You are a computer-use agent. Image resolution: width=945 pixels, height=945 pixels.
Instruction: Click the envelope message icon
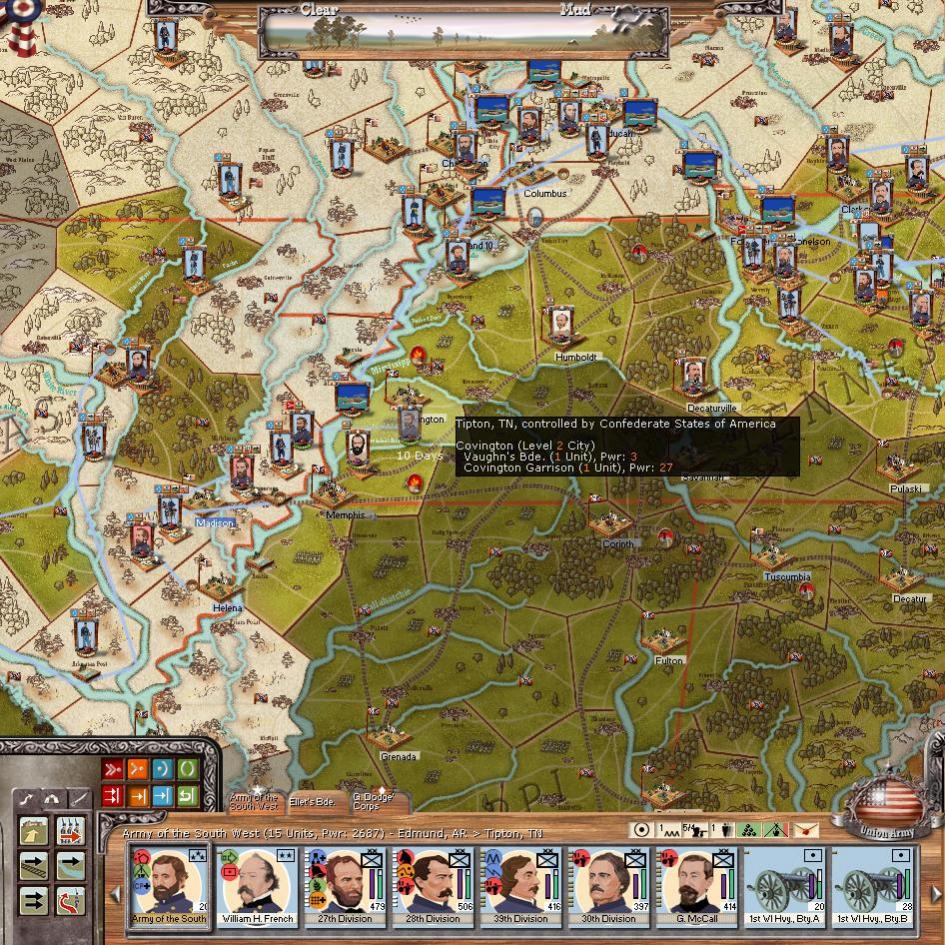pos(805,830)
